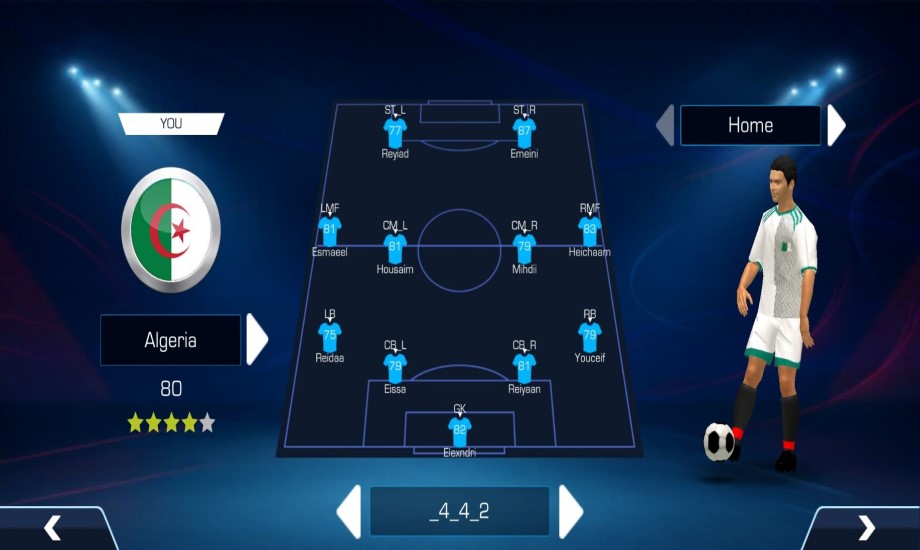Select the previous formation before 4-4-2

coord(349,511)
